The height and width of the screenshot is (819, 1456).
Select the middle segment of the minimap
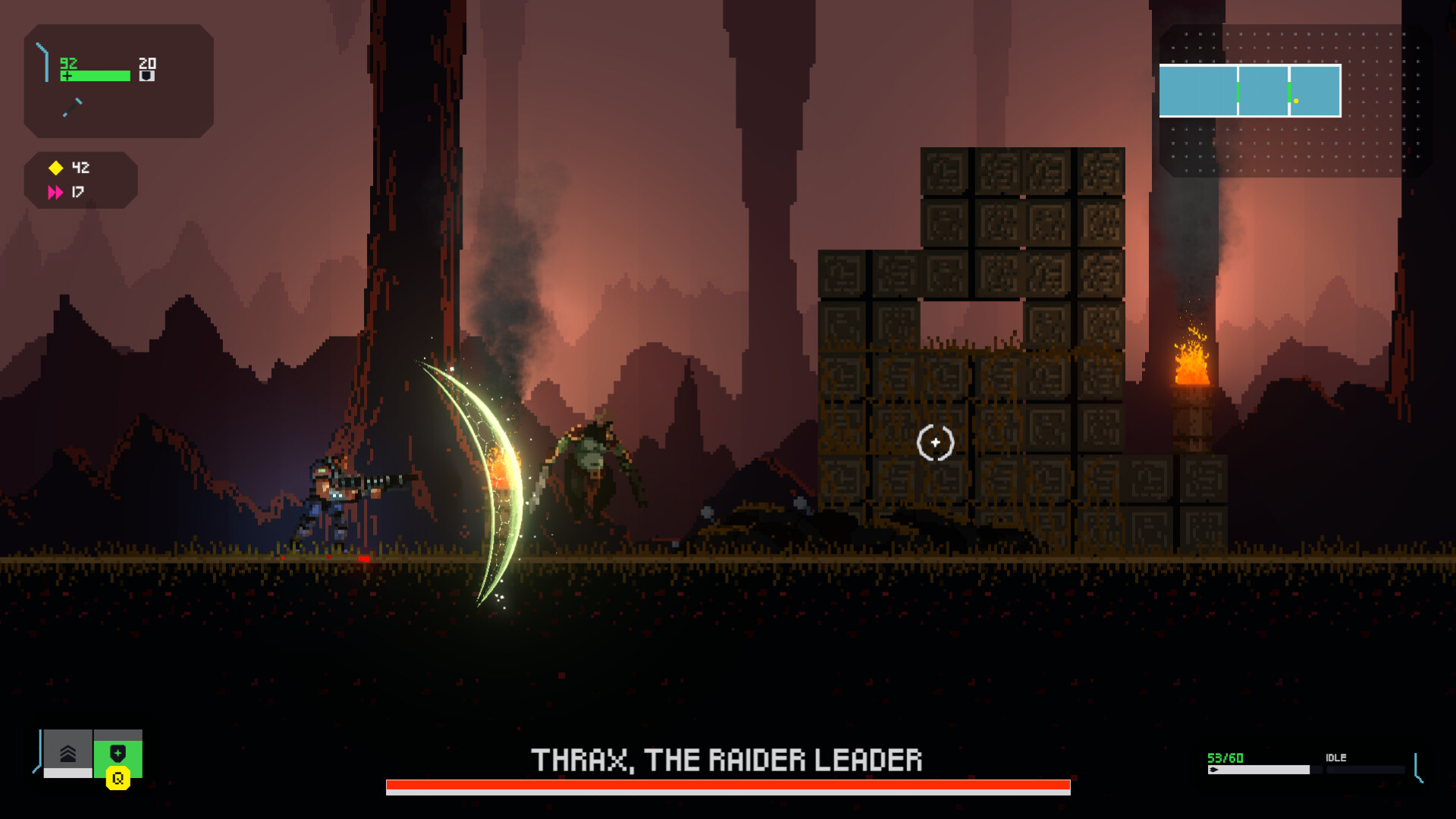1263,89
